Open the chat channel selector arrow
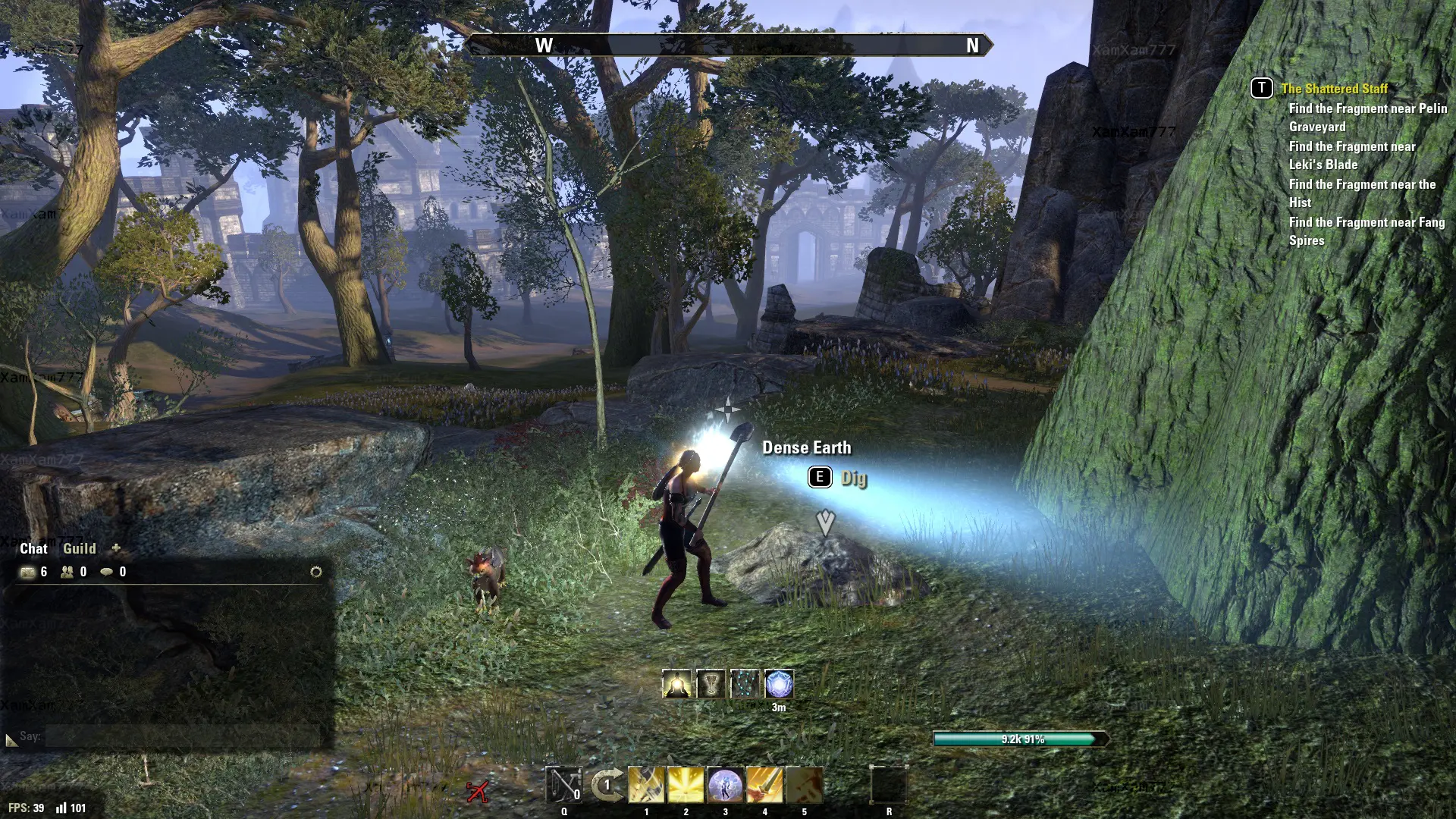The image size is (1456, 819). click(x=11, y=739)
